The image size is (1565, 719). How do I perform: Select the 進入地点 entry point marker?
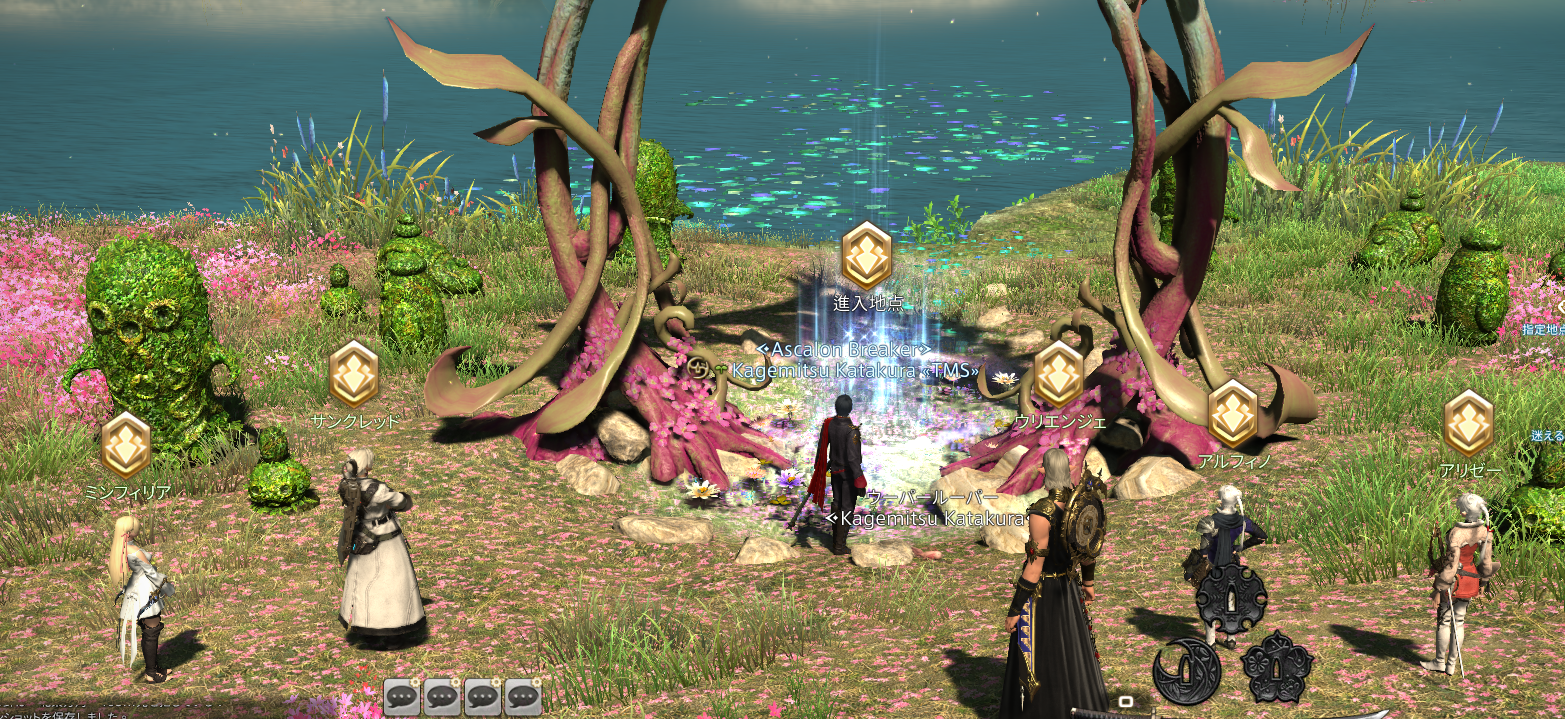pyautogui.click(x=866, y=256)
